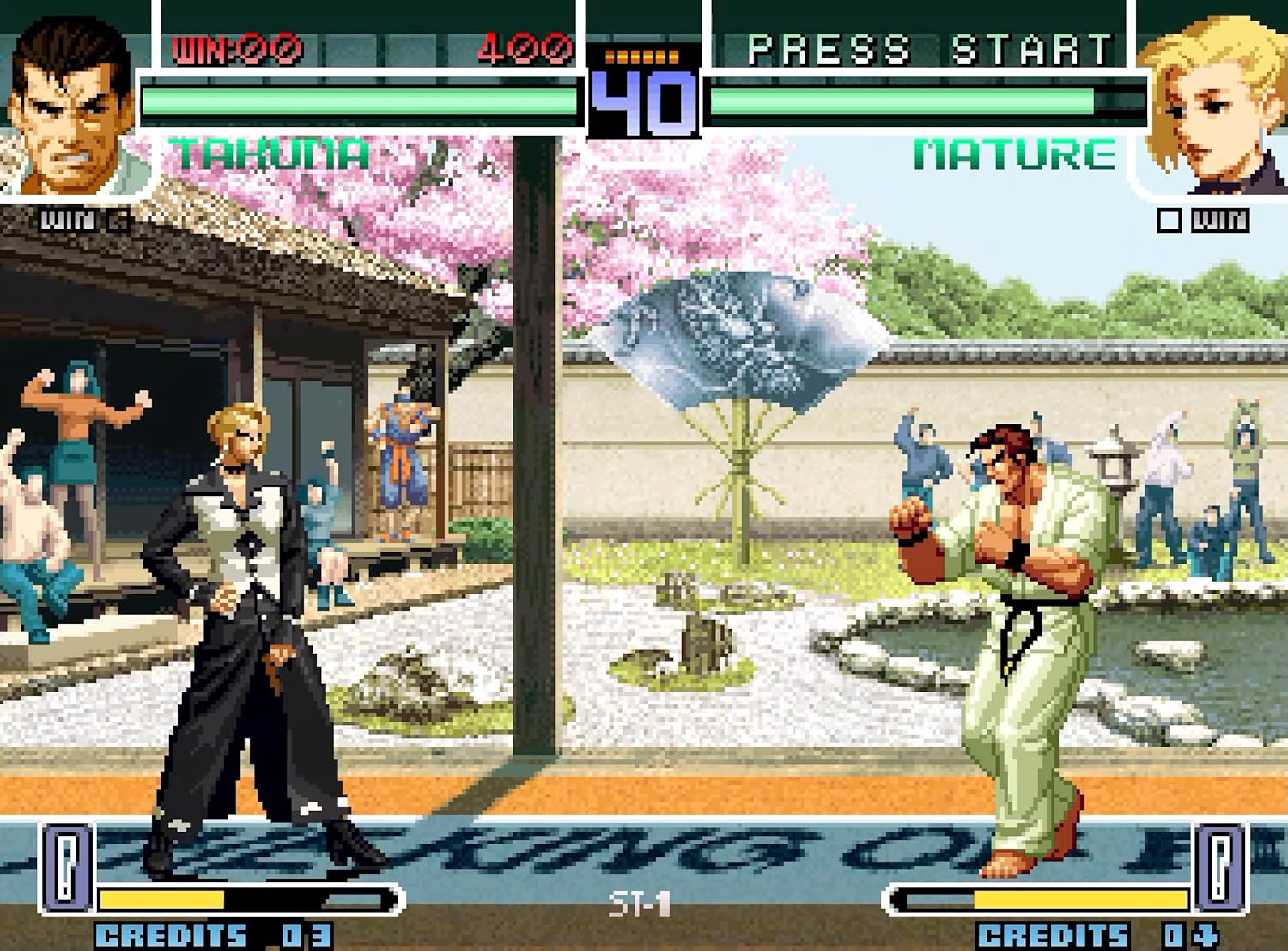
Task: Select the TAKUMA name label
Action: point(264,156)
